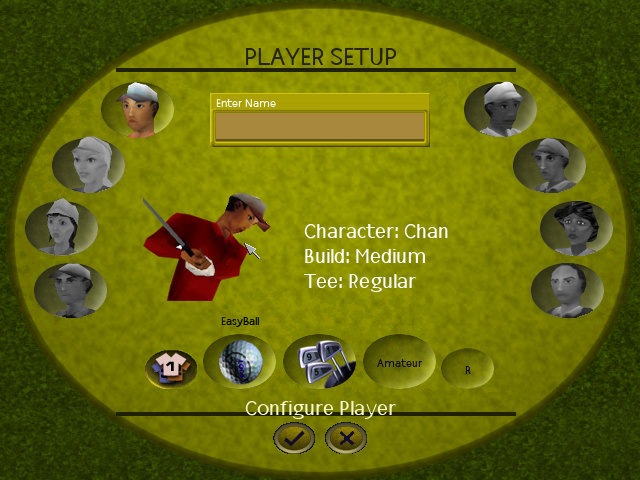The width and height of the screenshot is (640, 480).
Task: Click the round R handedness button
Action: [467, 369]
